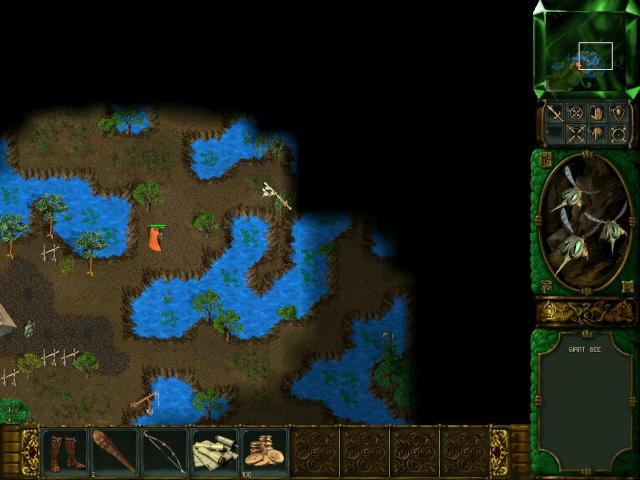This screenshot has height=480, width=640.
Task: Select the bow in the inventory bar
Action: (165, 451)
